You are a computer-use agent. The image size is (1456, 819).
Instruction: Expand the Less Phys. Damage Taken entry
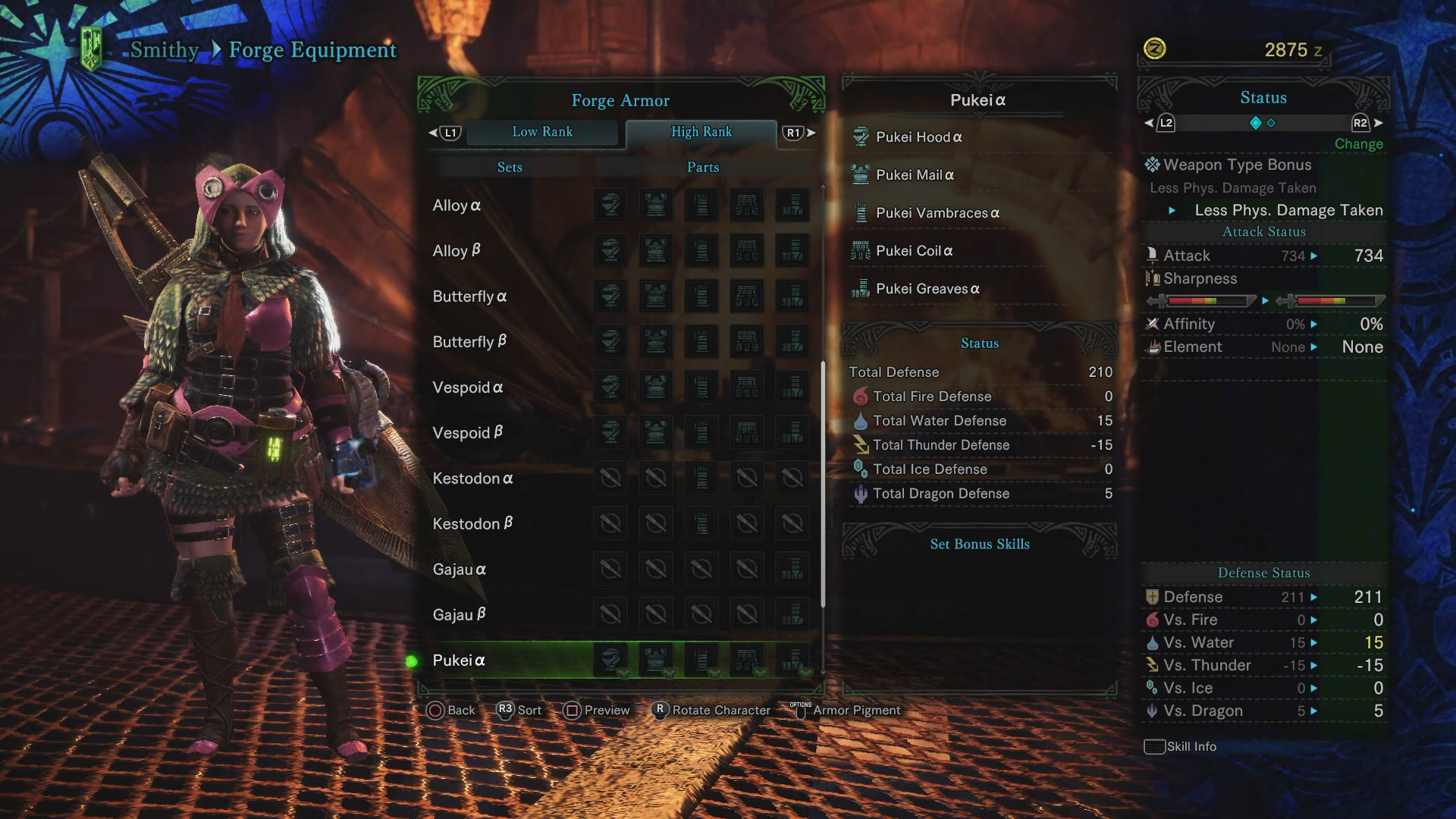[x=1287, y=210]
